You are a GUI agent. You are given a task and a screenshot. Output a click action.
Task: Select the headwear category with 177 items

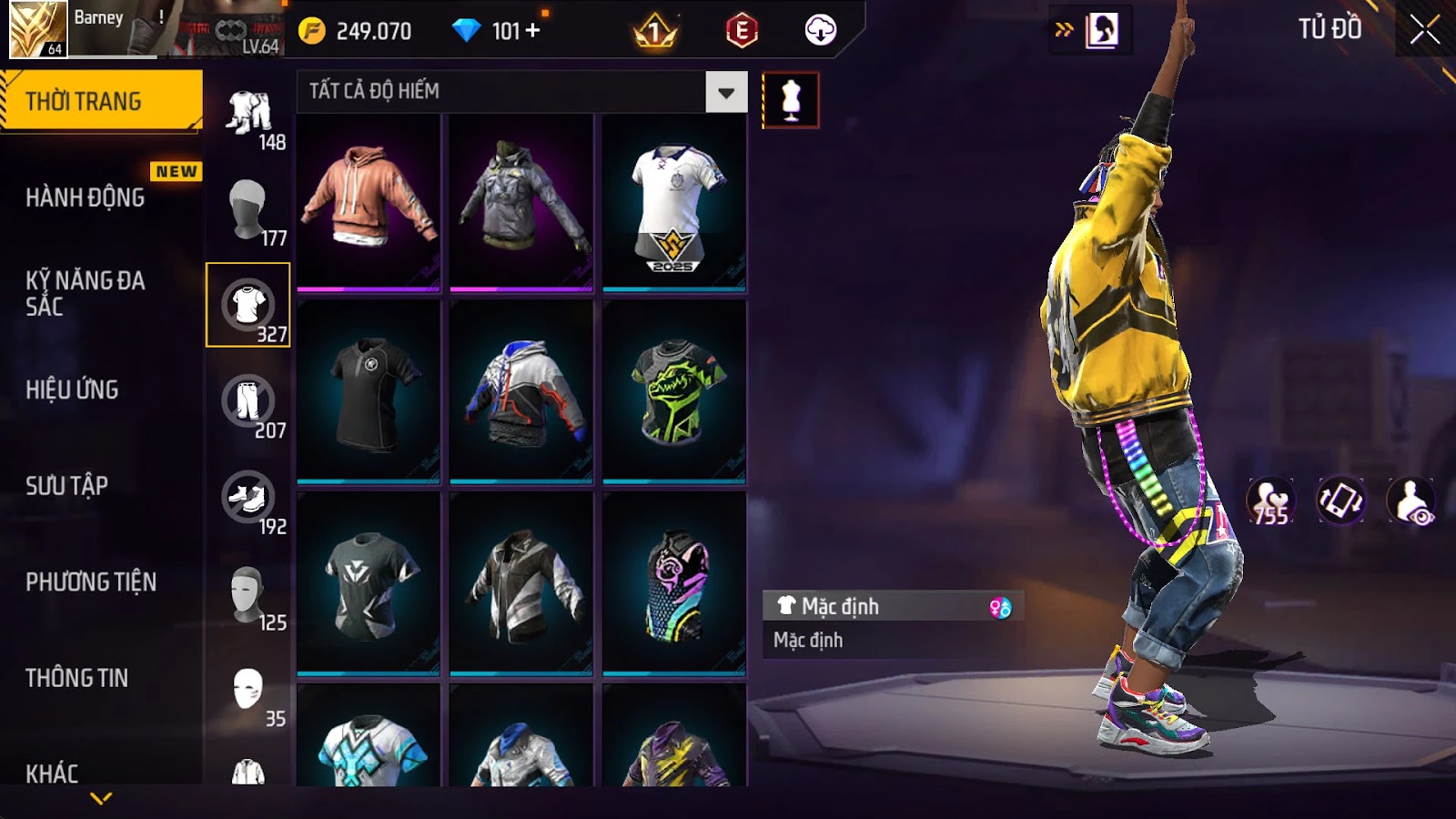248,208
